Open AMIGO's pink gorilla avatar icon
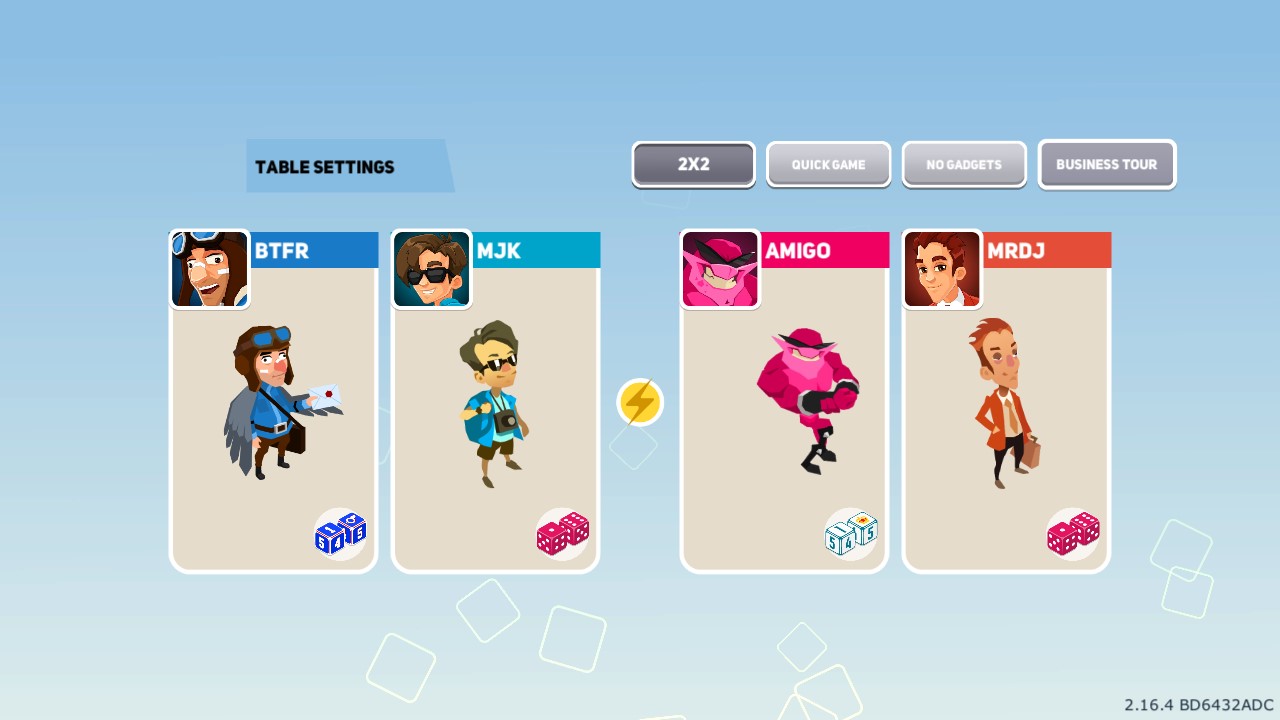The width and height of the screenshot is (1280, 720). [x=720, y=269]
